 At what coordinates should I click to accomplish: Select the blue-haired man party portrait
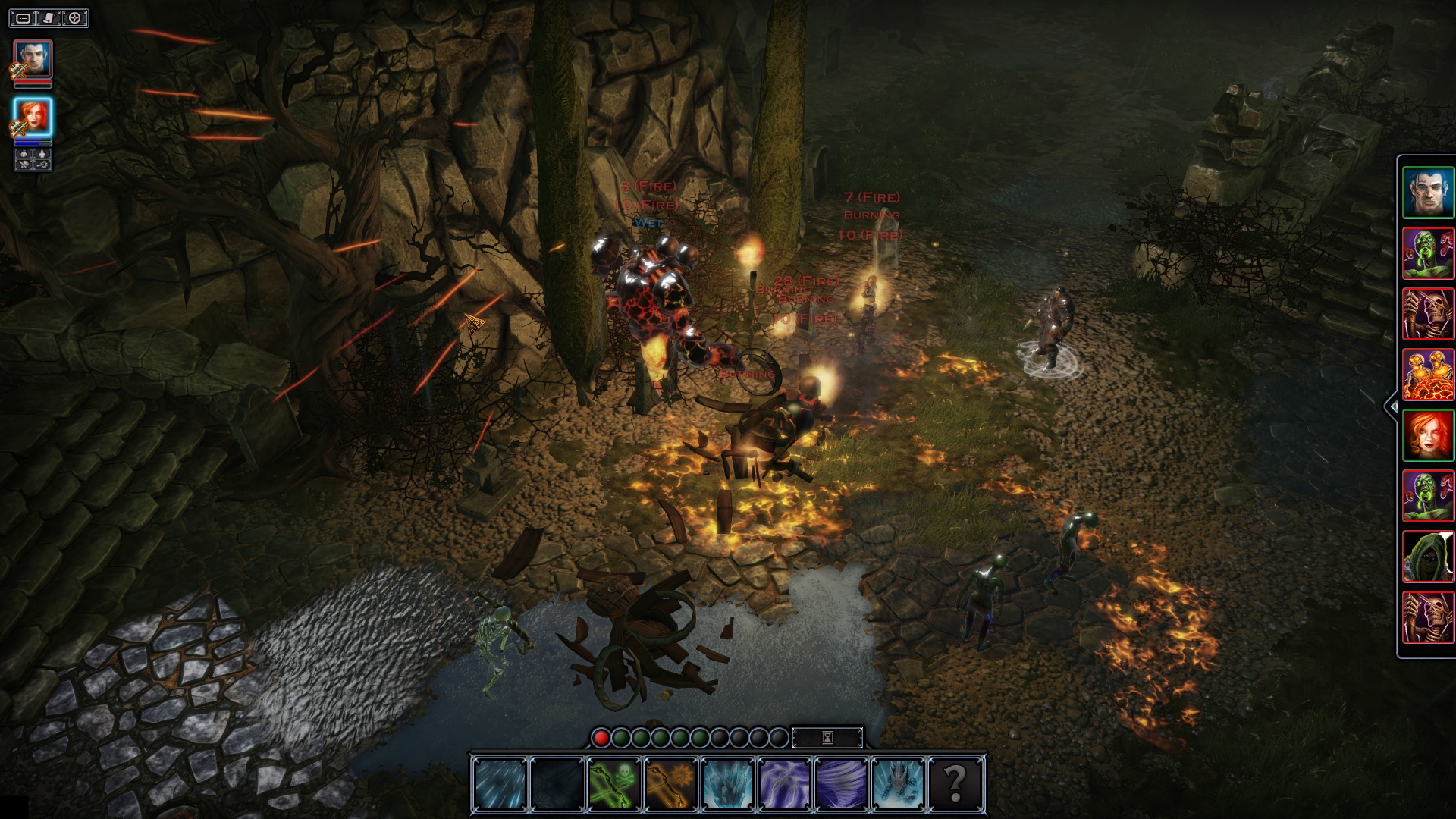pyautogui.click(x=33, y=59)
